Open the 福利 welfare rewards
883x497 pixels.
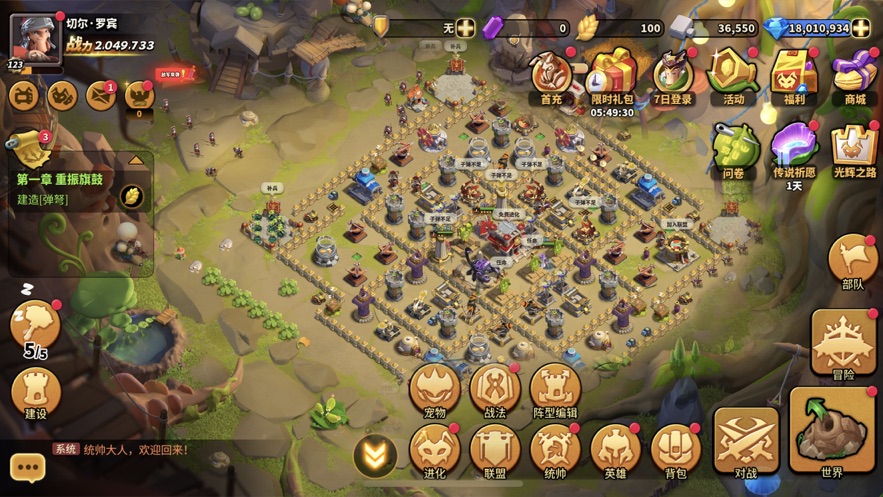pos(795,75)
